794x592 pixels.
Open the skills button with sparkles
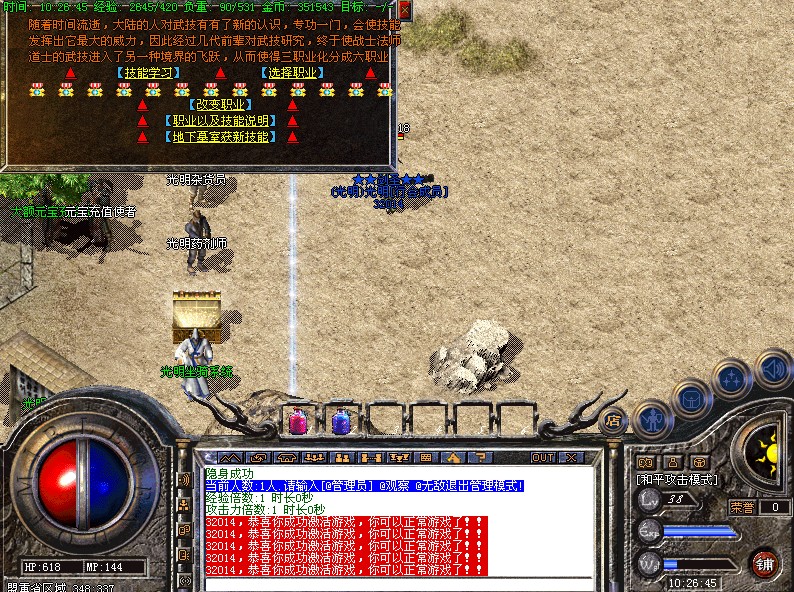732,380
